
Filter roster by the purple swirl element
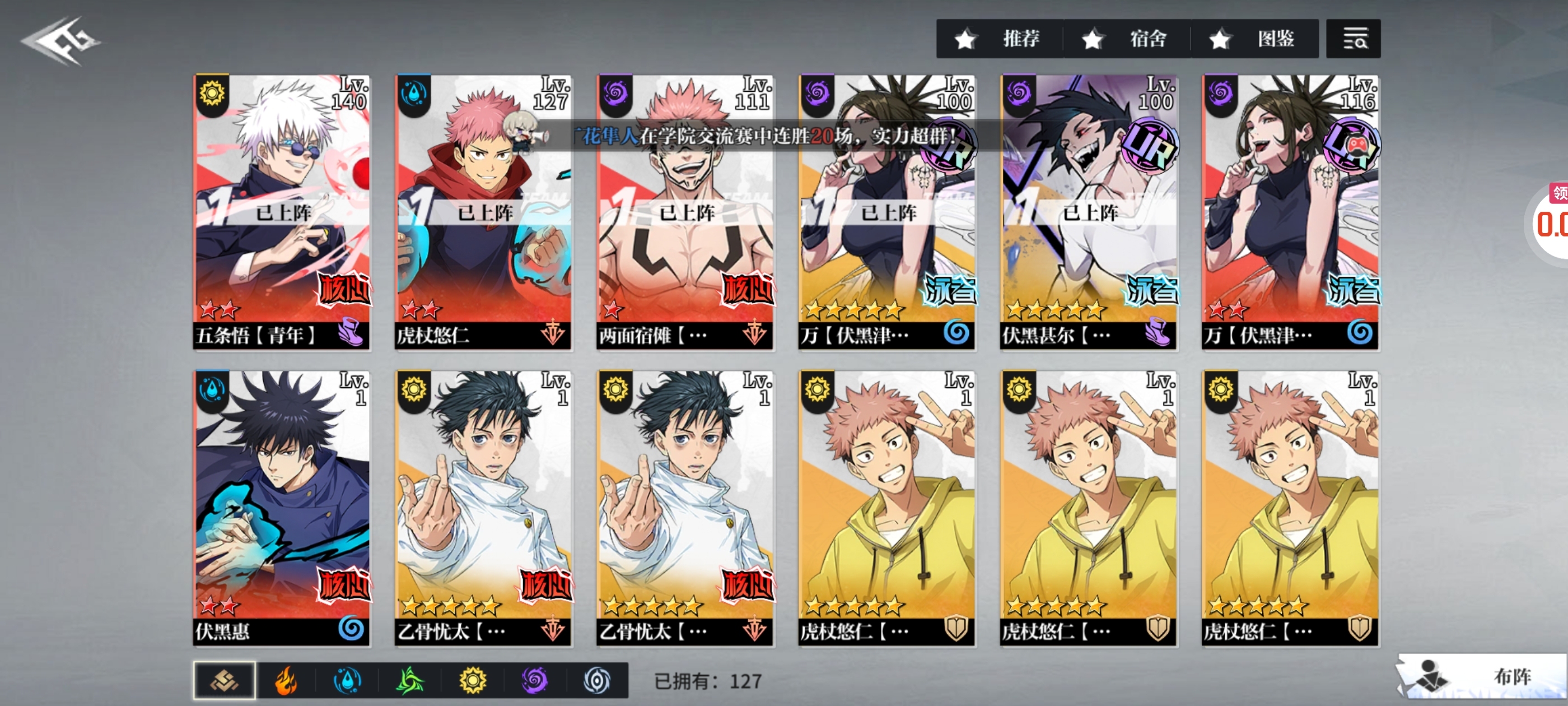(x=534, y=680)
